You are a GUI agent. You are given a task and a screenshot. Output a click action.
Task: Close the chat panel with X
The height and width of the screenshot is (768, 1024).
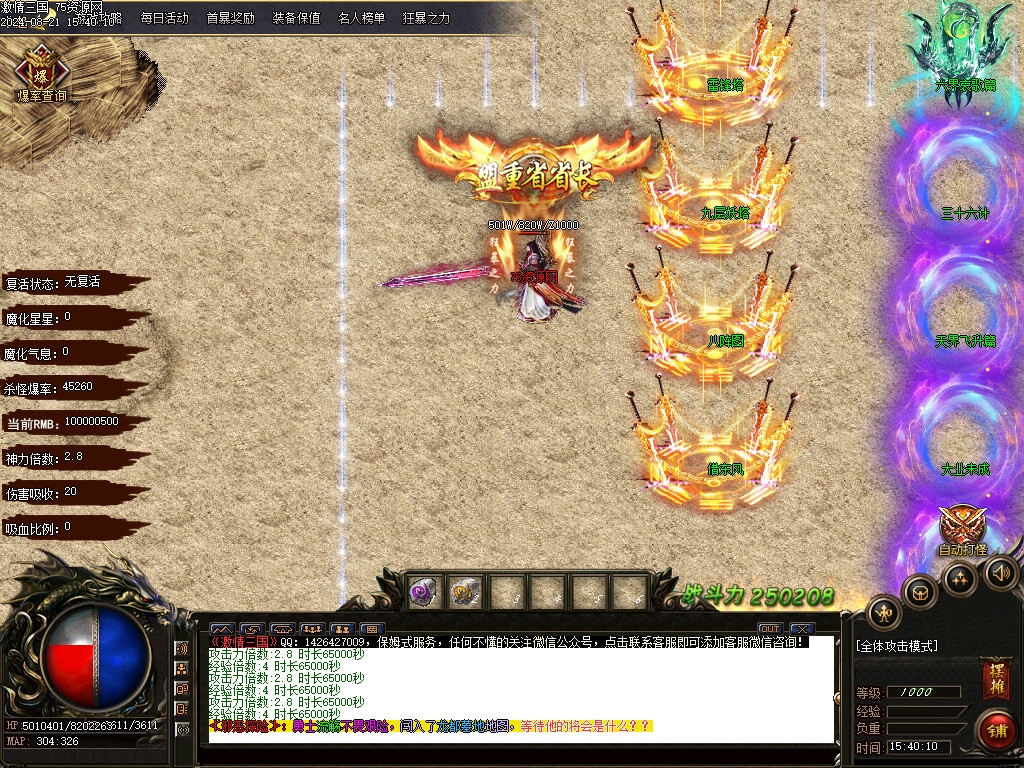click(802, 629)
